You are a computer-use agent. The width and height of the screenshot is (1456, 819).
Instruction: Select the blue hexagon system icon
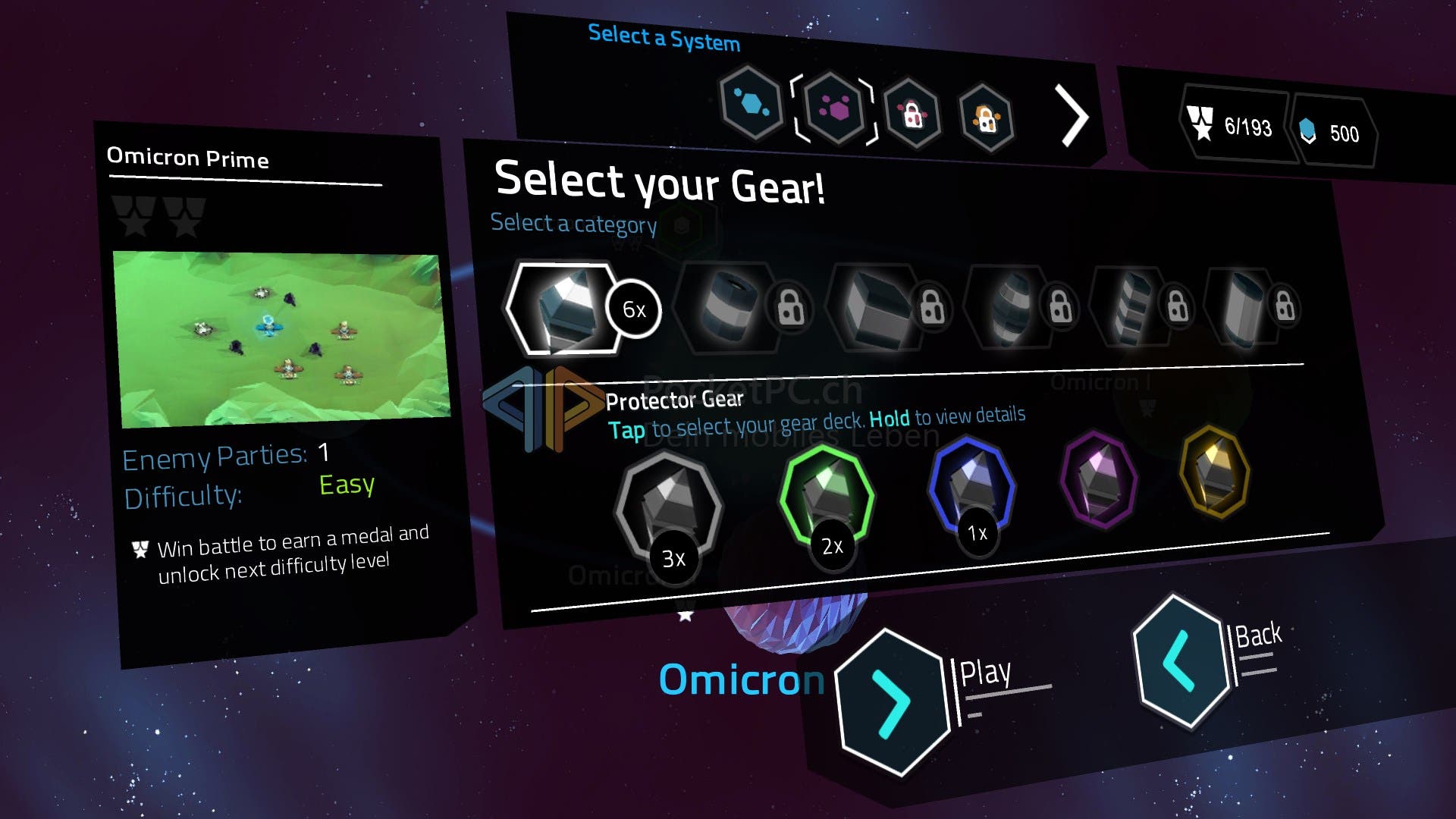pyautogui.click(x=751, y=103)
